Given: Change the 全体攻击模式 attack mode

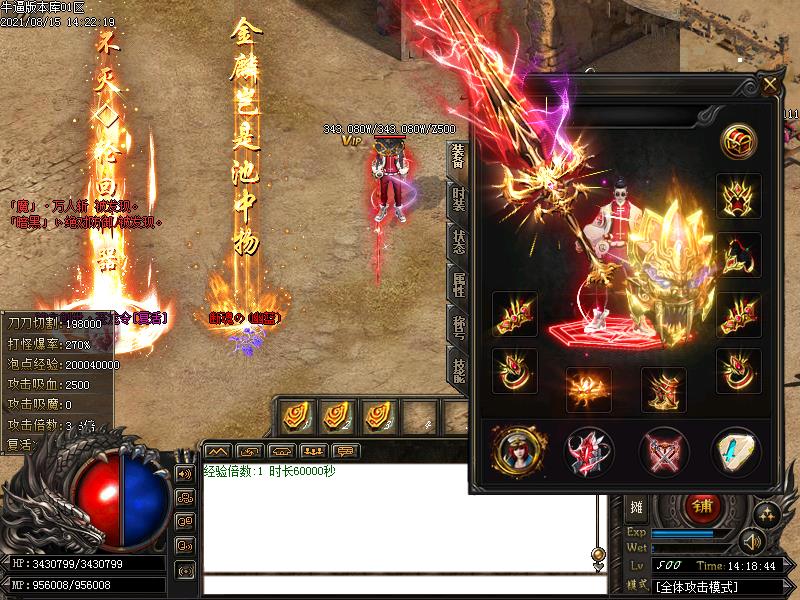Looking at the screenshot, I should (712, 584).
